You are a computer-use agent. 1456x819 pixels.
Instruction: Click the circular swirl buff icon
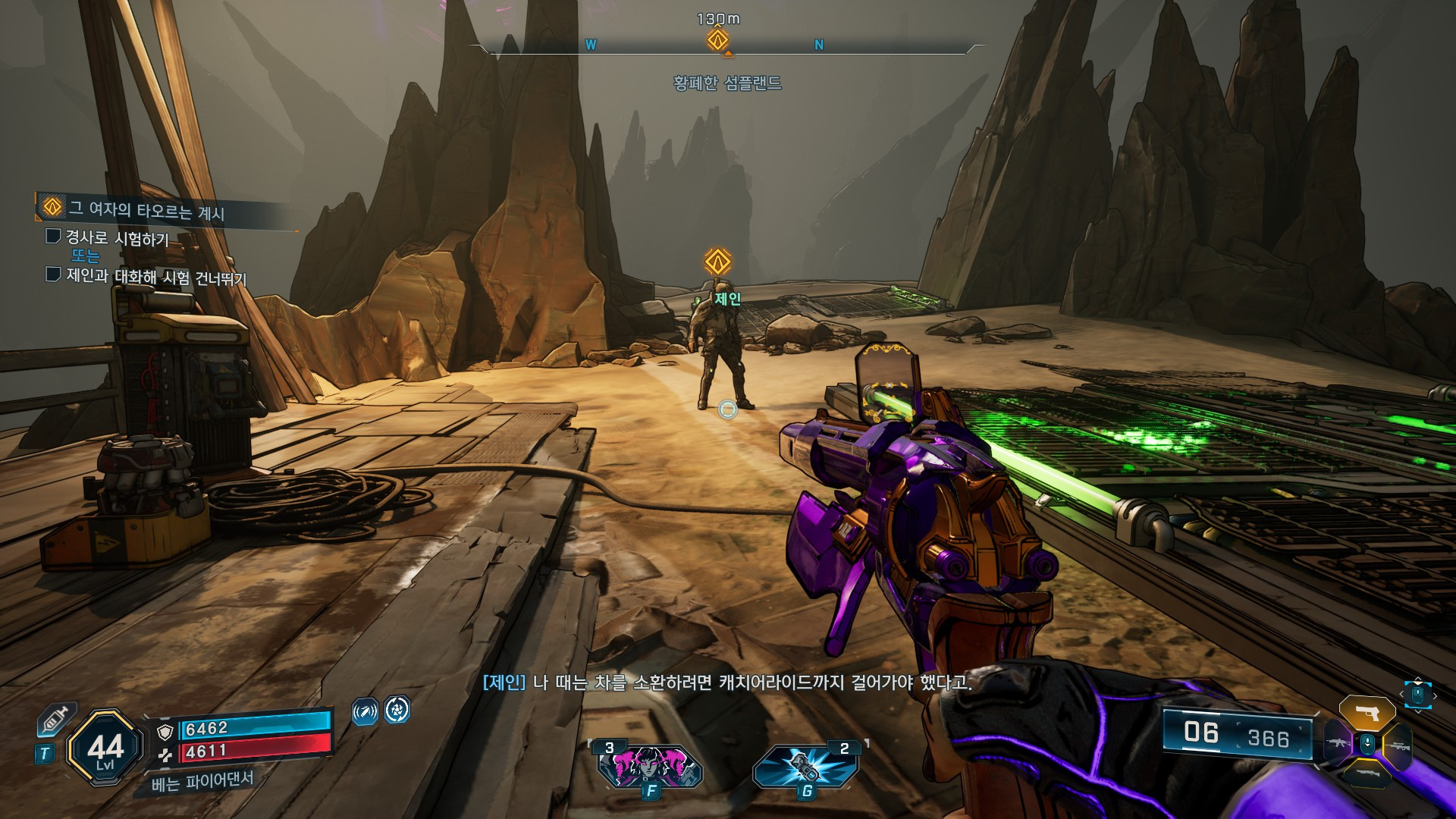click(397, 710)
